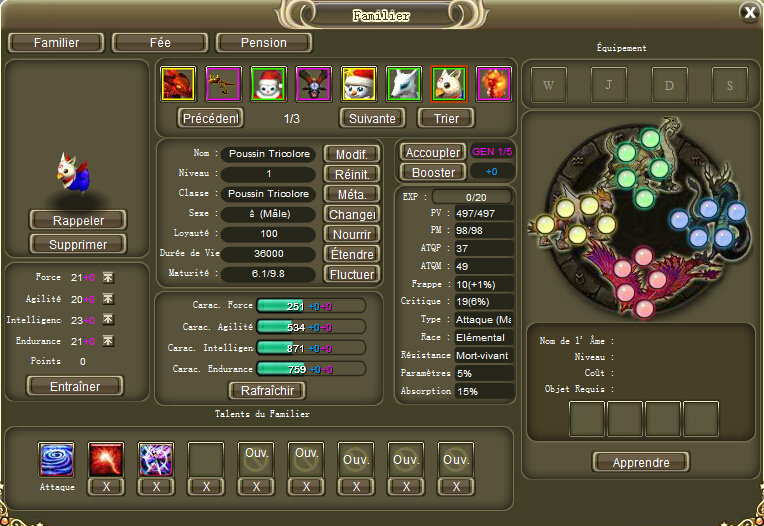
Task: Select the blue swirl Attaque talent
Action: (56, 459)
